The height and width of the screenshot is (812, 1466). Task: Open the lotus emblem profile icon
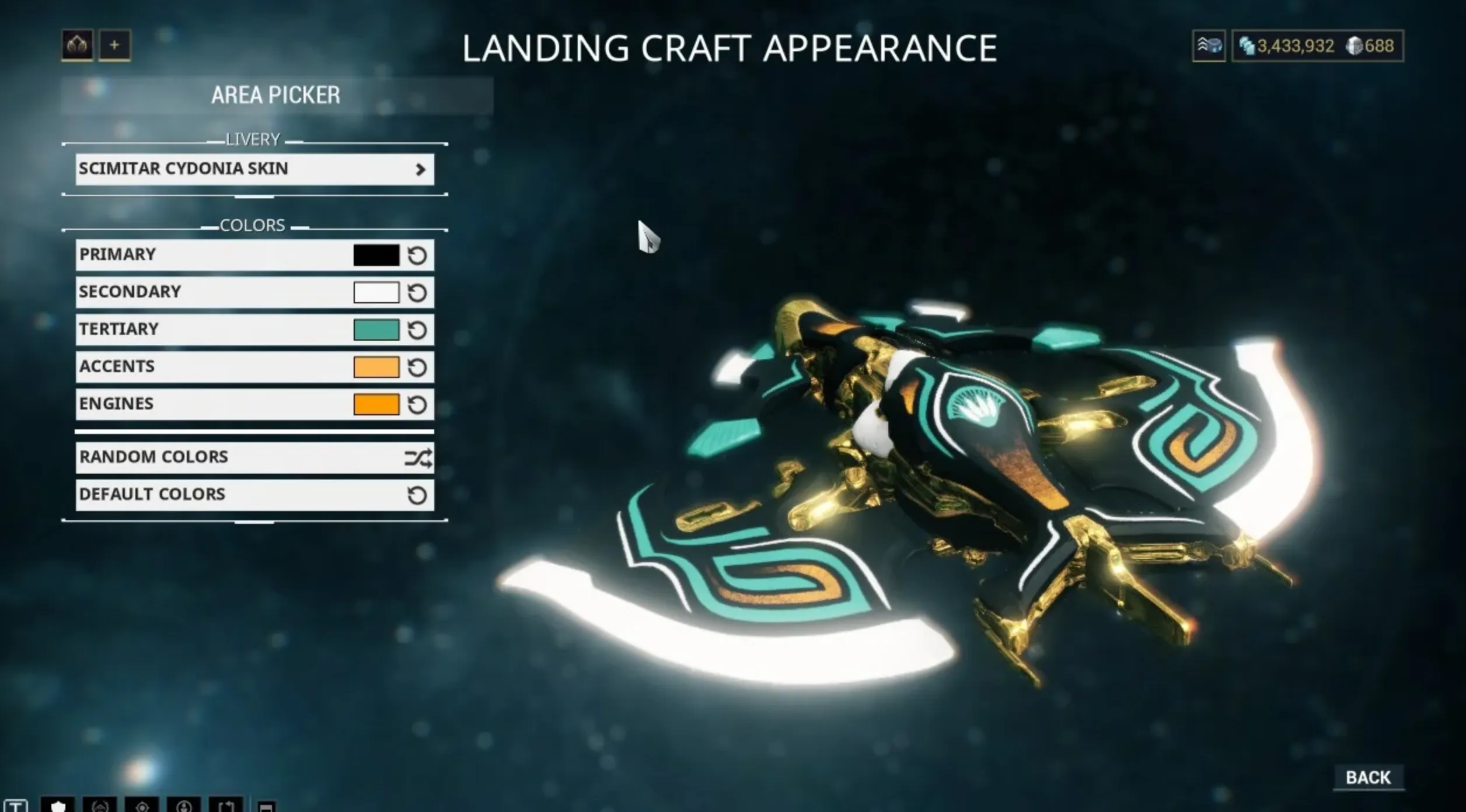(77, 45)
